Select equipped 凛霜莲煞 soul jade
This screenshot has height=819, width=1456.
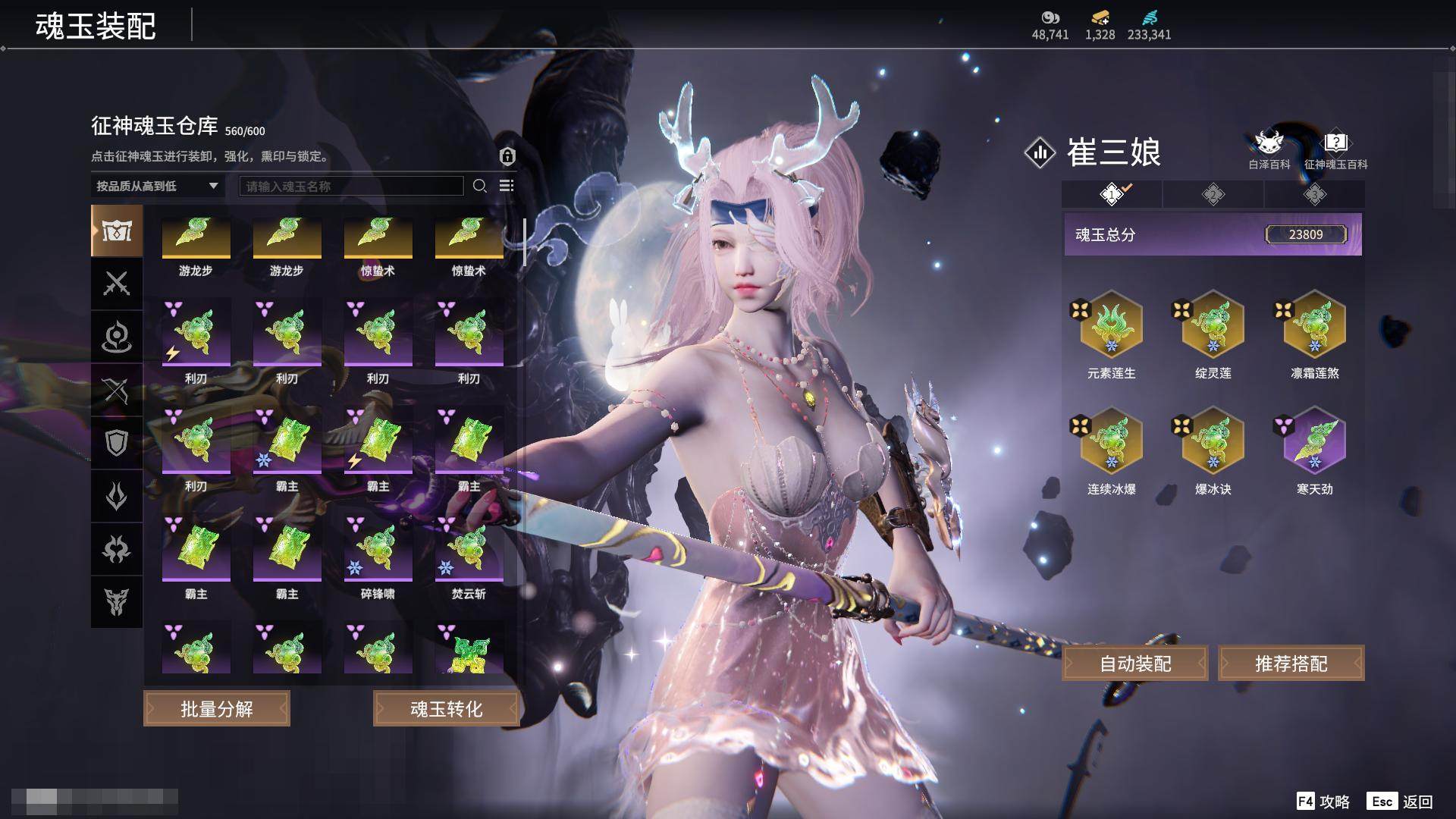1314,326
